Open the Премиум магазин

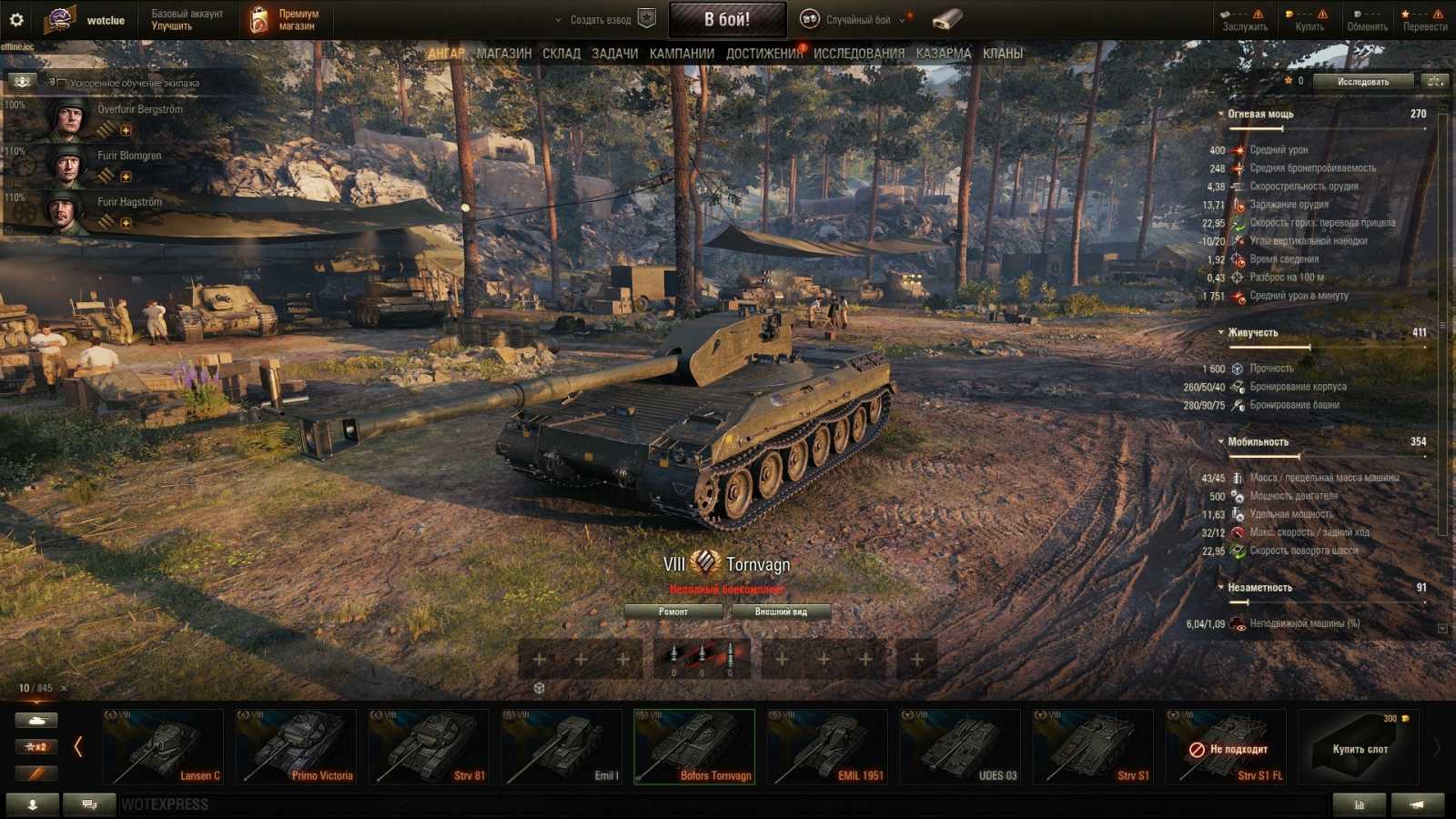[287, 20]
